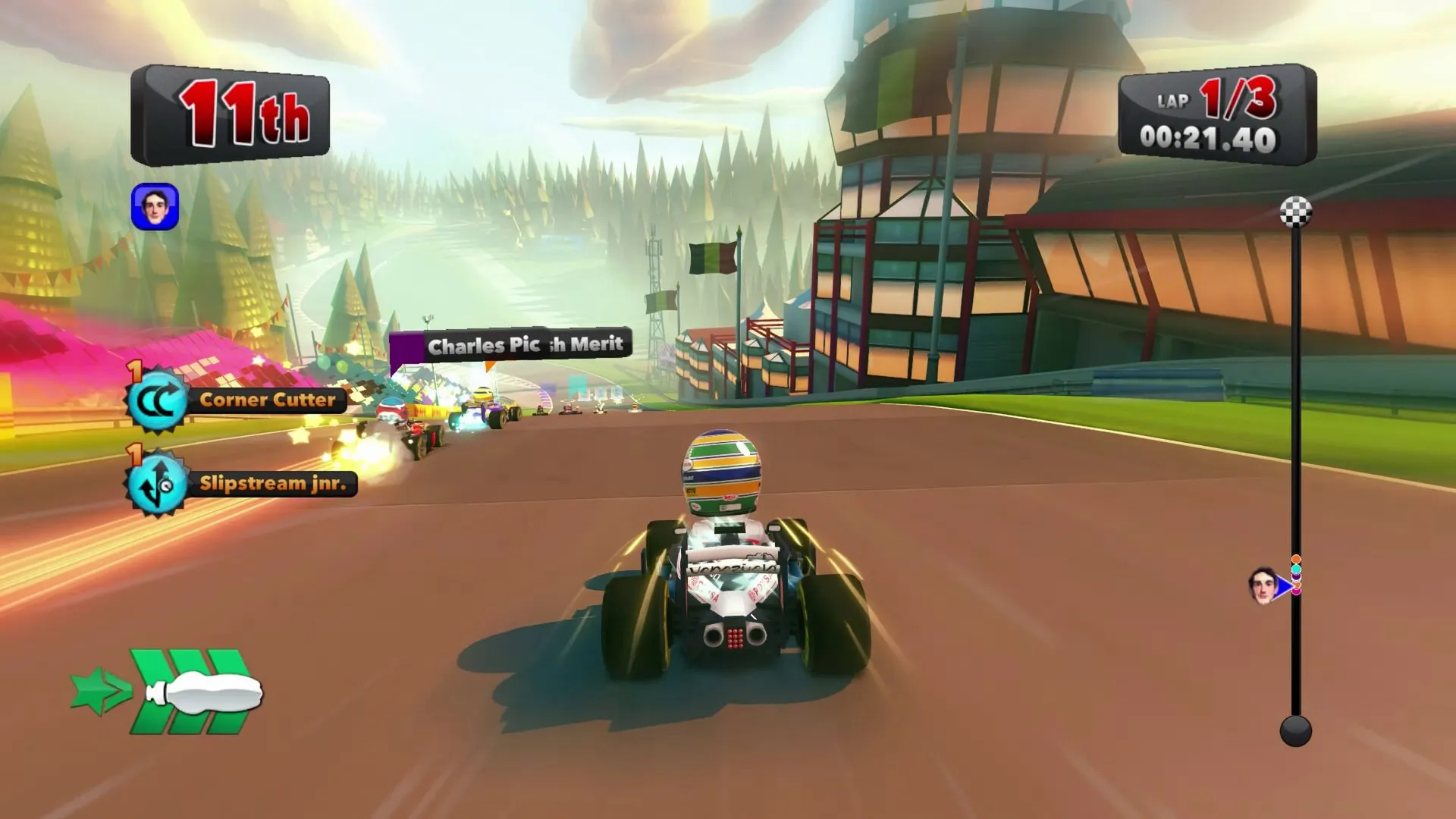Click the blue arrow pointer beside the rival avatar
This screenshot has height=819, width=1456.
1285,585
